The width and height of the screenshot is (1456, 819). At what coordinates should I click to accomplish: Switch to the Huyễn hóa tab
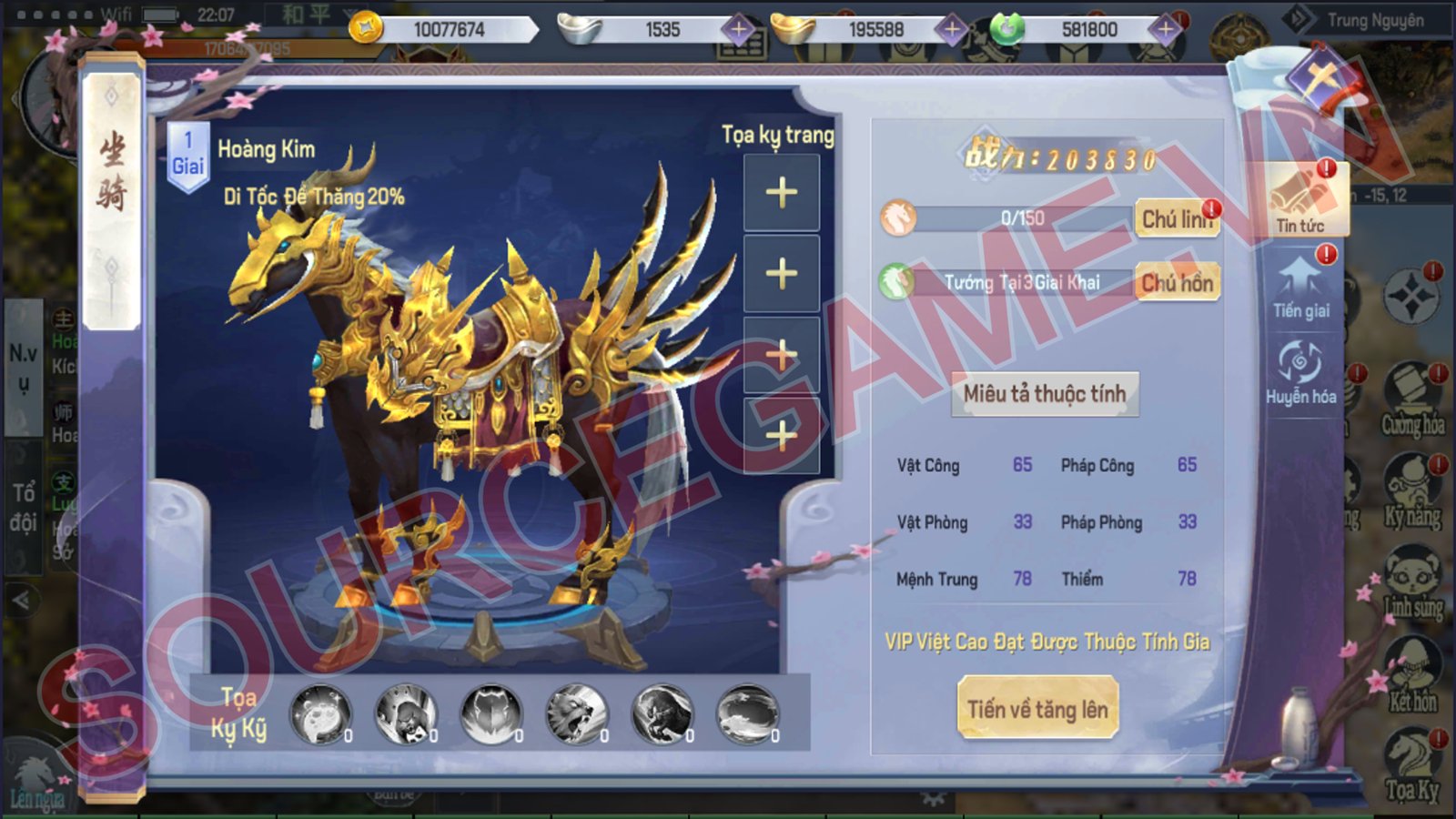point(1300,372)
